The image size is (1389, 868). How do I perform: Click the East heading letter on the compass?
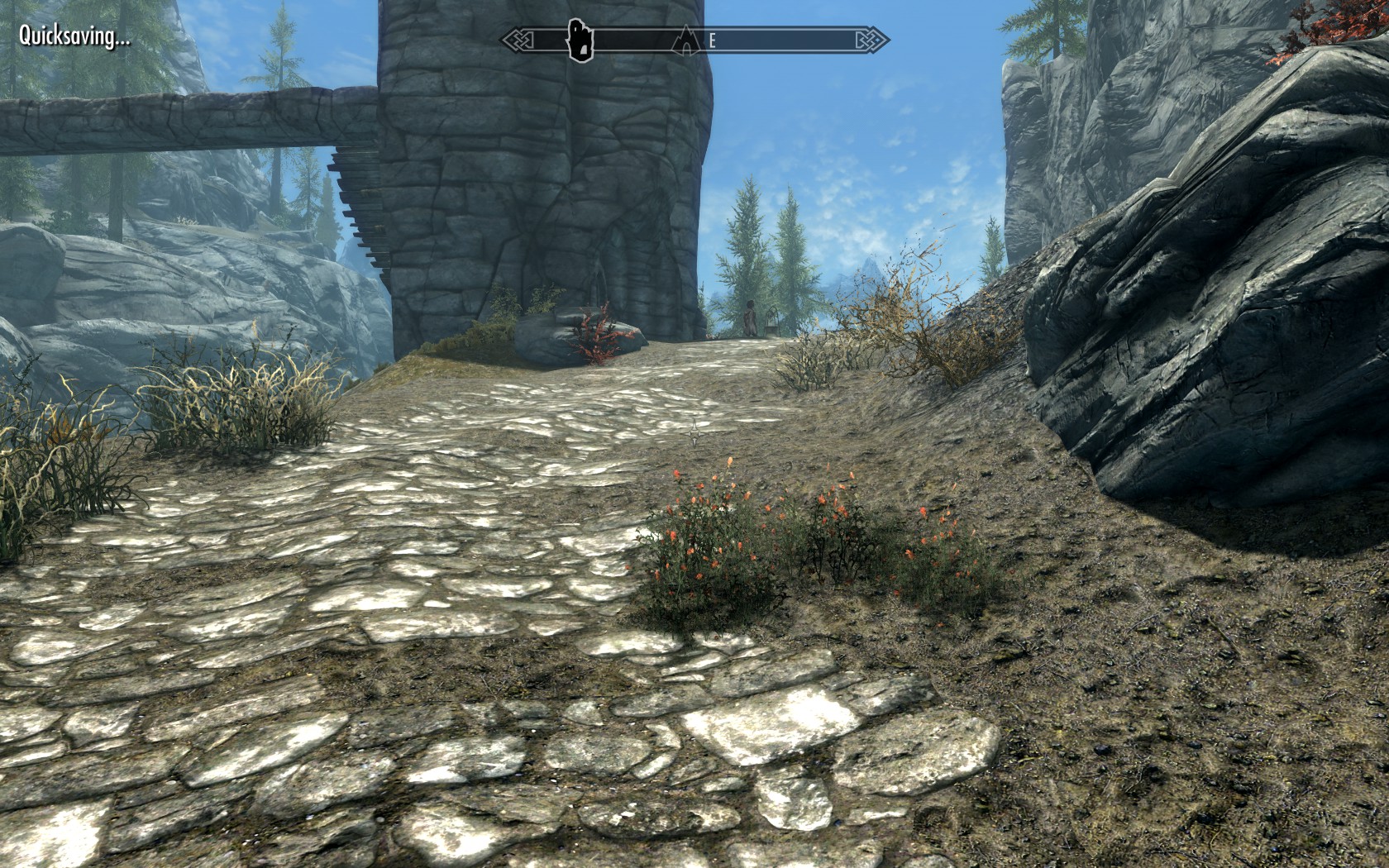(x=712, y=40)
